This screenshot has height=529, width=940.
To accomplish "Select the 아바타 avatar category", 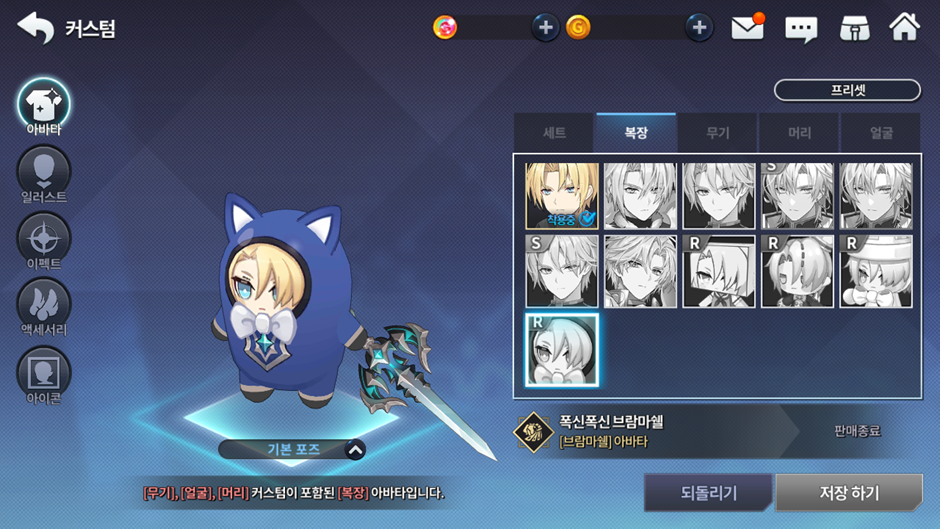I will tap(43, 105).
